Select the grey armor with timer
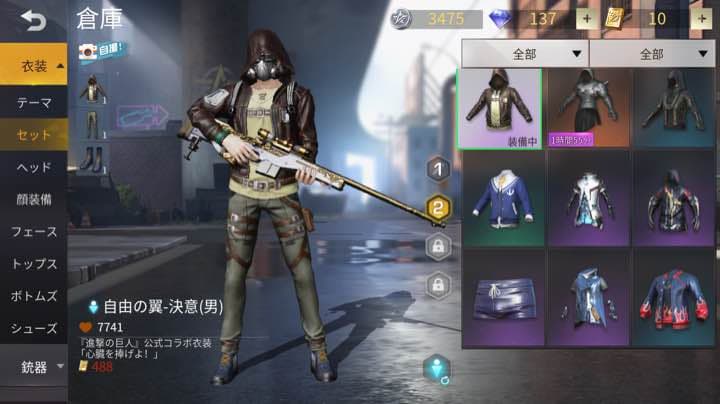 587,108
